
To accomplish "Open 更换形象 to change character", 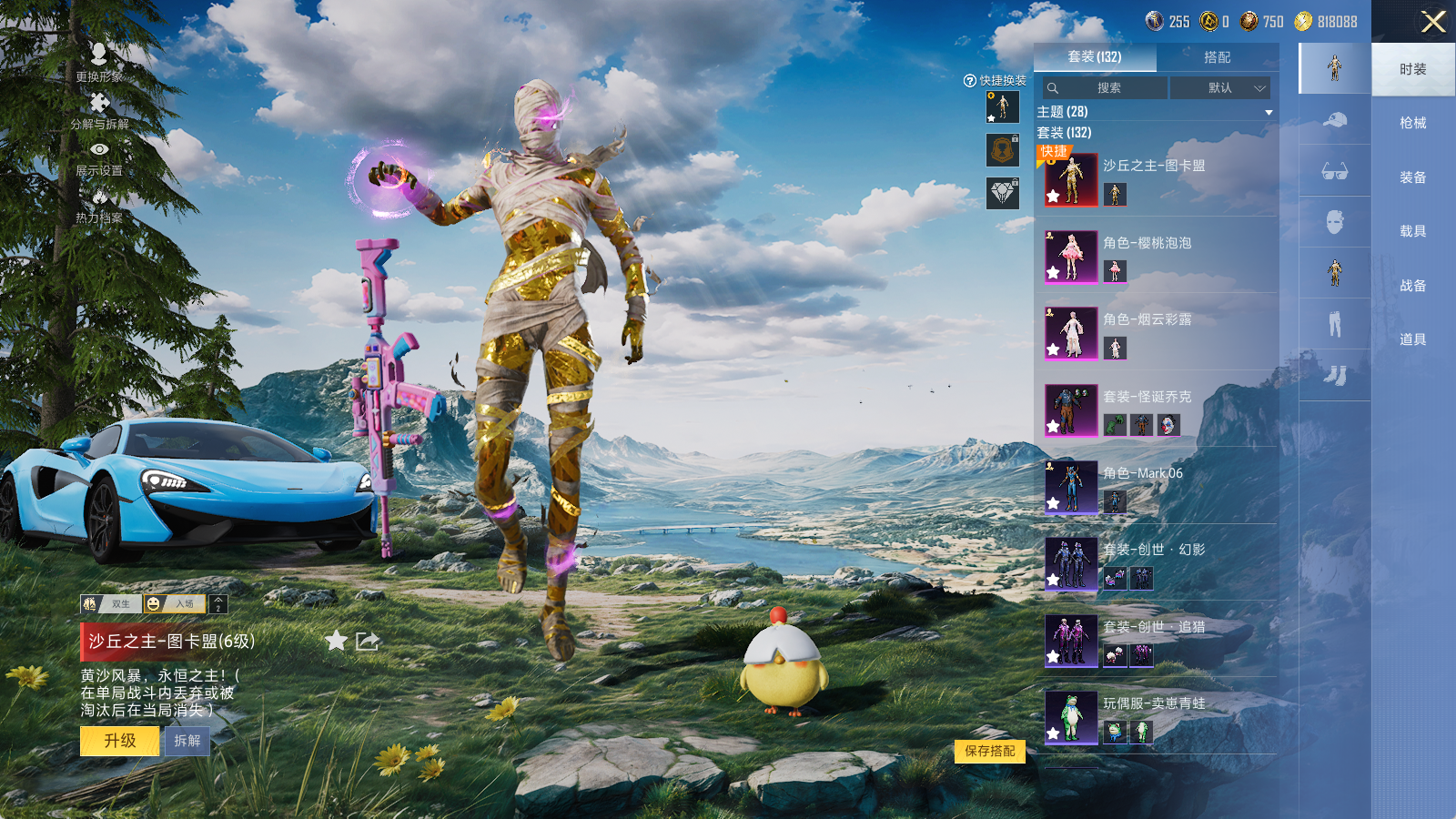I will (x=99, y=62).
